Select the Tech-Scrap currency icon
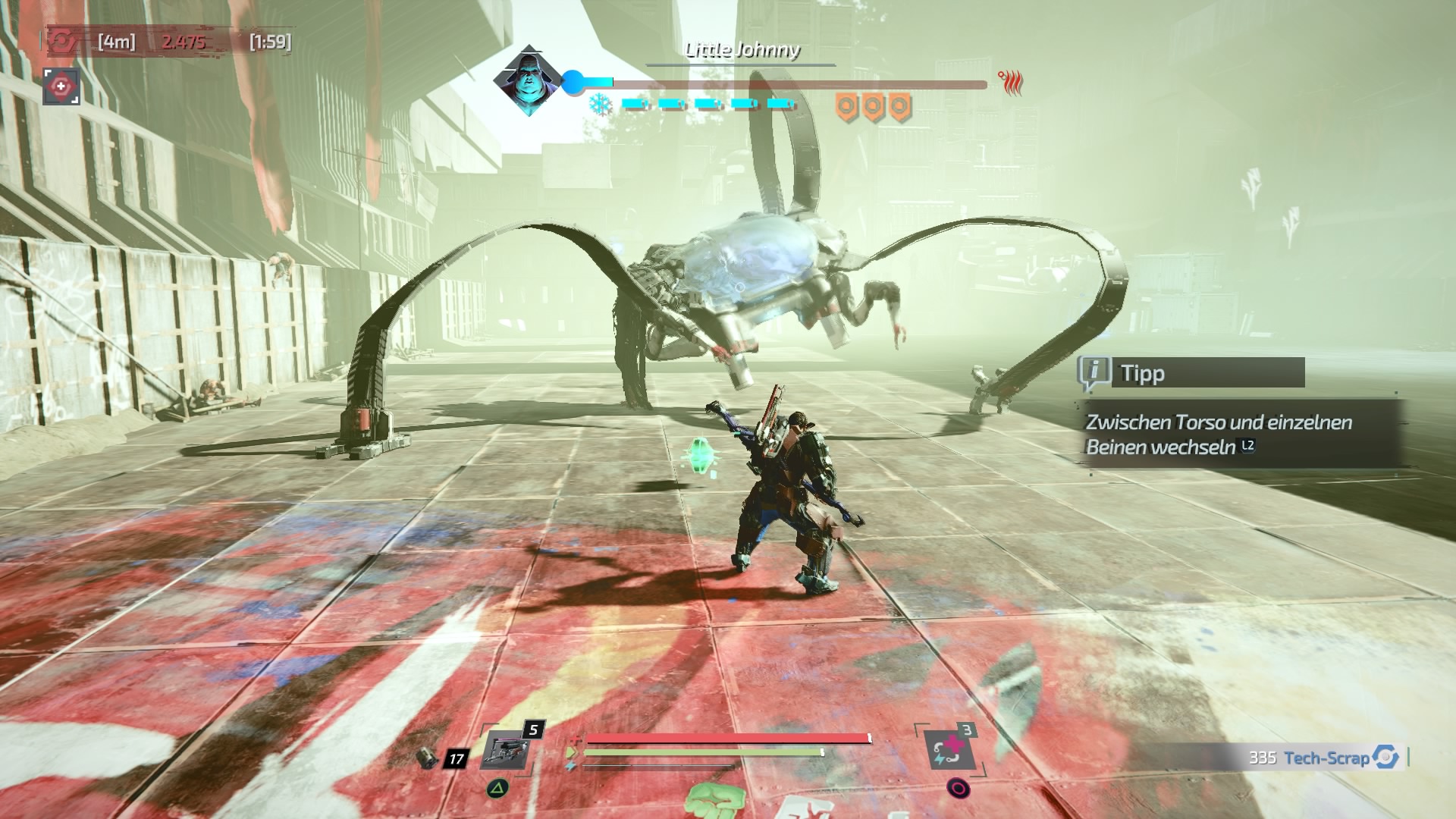The width and height of the screenshot is (1456, 819). (1385, 757)
